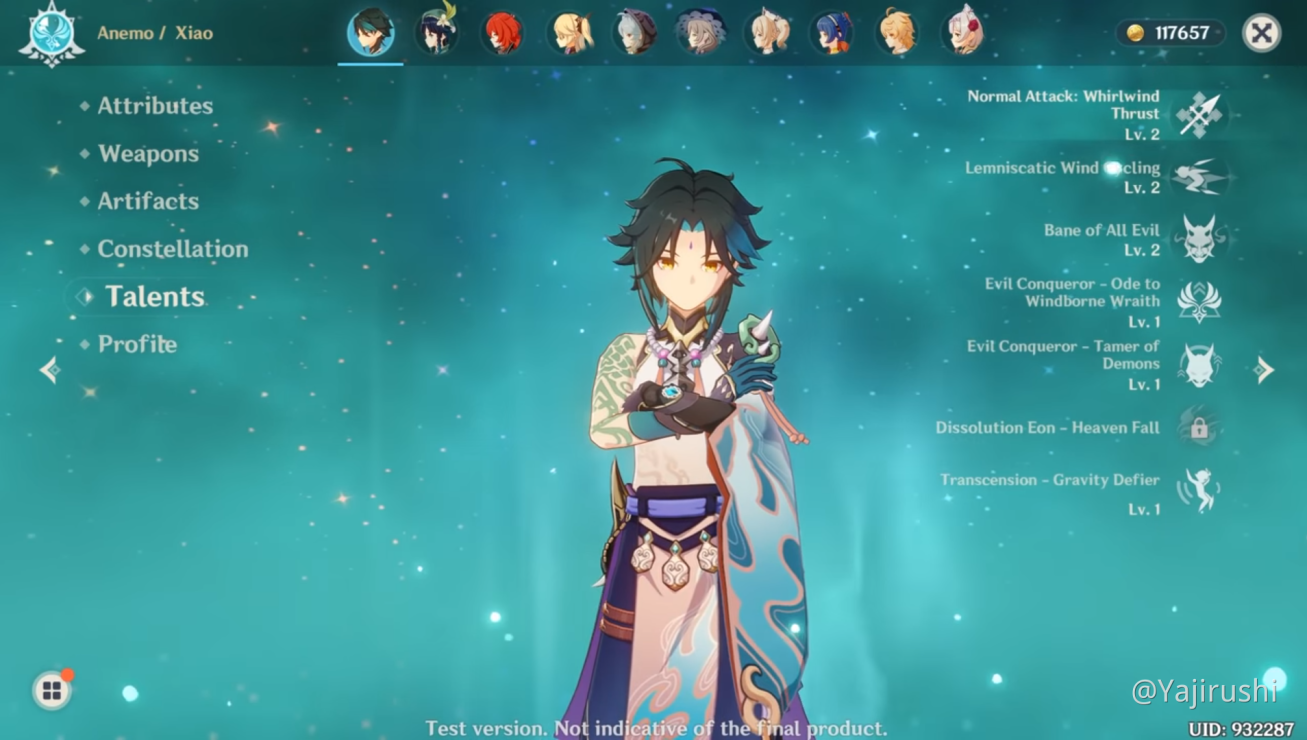Viewport: 1307px width, 740px height.
Task: Go to the Weapons section
Action: pyautogui.click(x=148, y=154)
